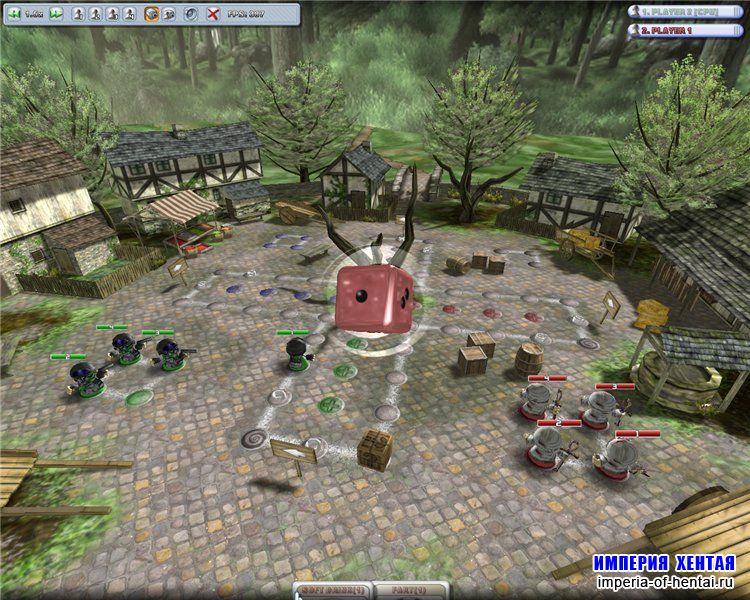Viewport: 750px width, 600px height.
Task: Switch to the non-highlighted camera mode icon
Action: pos(170,14)
